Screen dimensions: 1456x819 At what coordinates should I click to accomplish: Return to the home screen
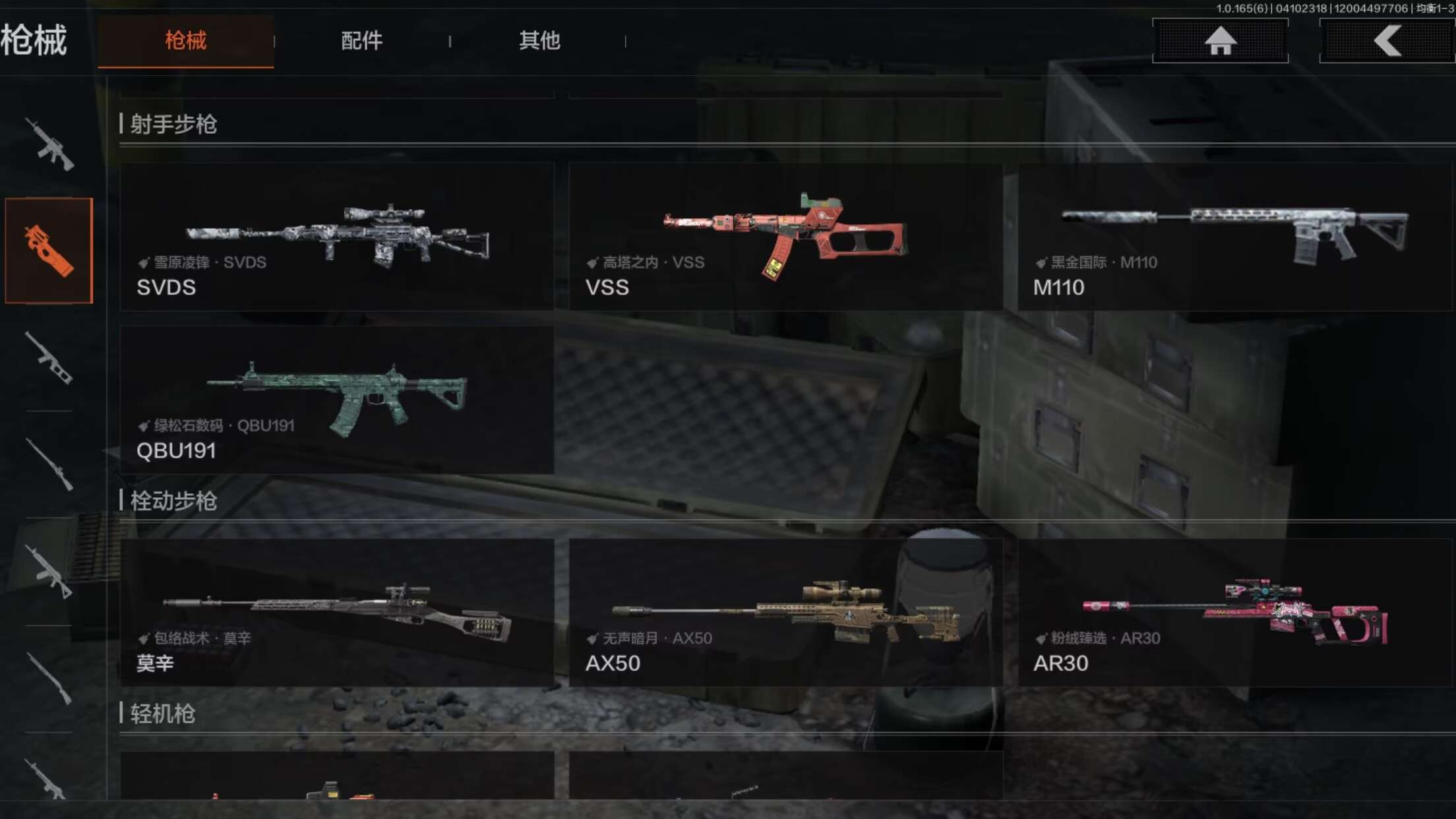(x=1220, y=41)
